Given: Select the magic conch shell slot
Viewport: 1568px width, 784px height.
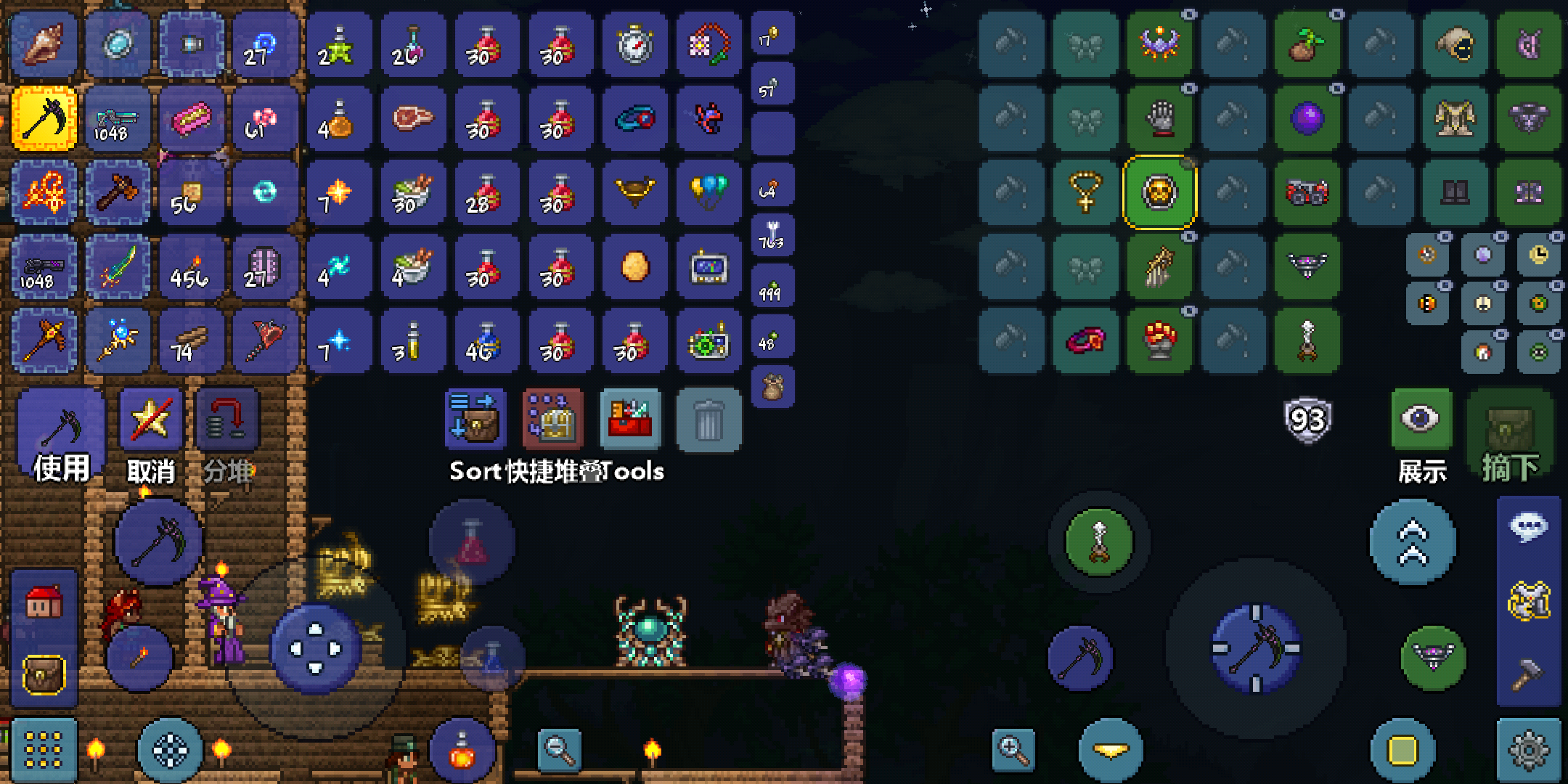Looking at the screenshot, I should [x=44, y=44].
